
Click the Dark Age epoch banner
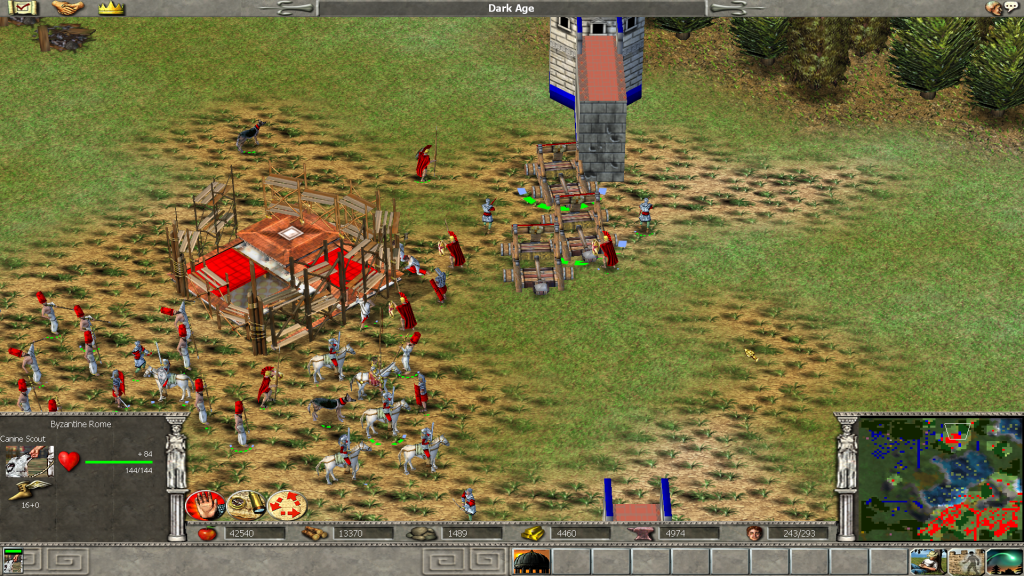[511, 8]
